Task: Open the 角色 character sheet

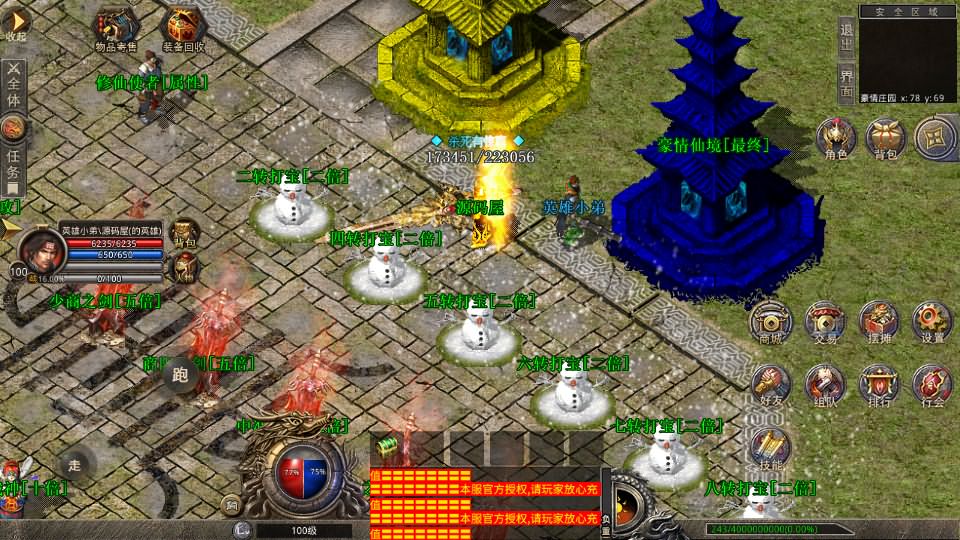Action: click(x=835, y=137)
